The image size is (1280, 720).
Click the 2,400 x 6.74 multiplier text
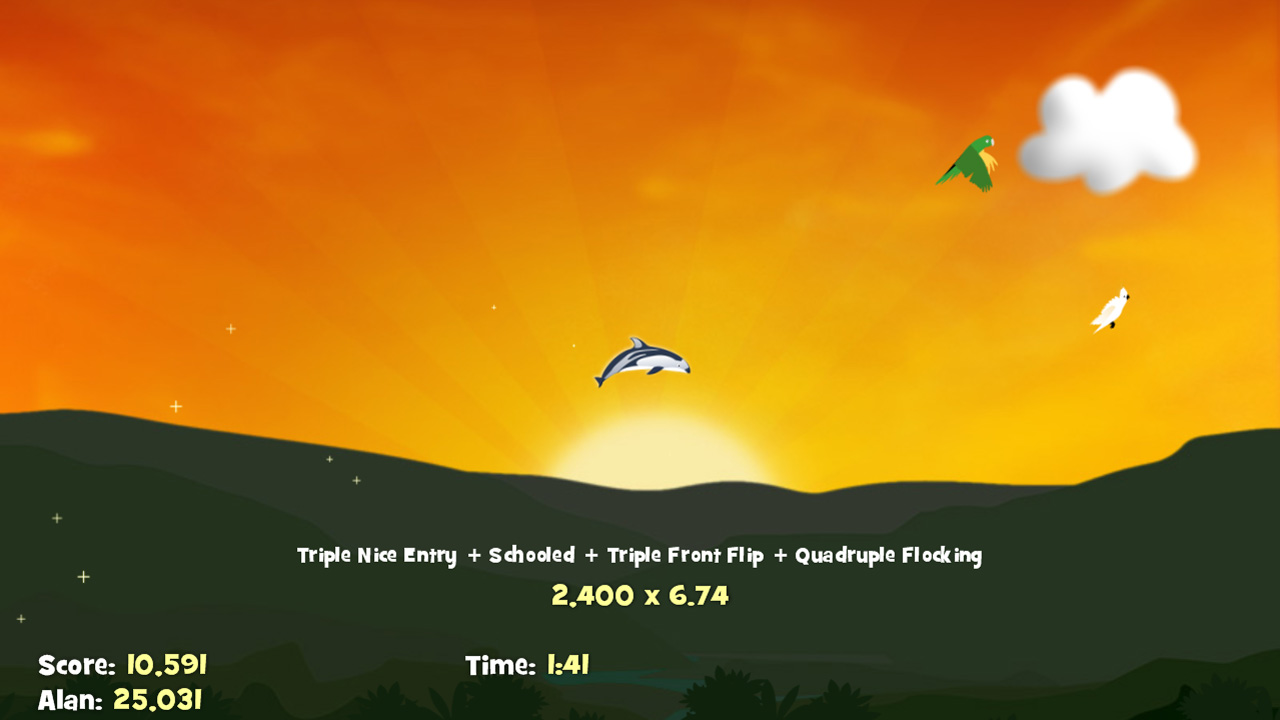[639, 595]
